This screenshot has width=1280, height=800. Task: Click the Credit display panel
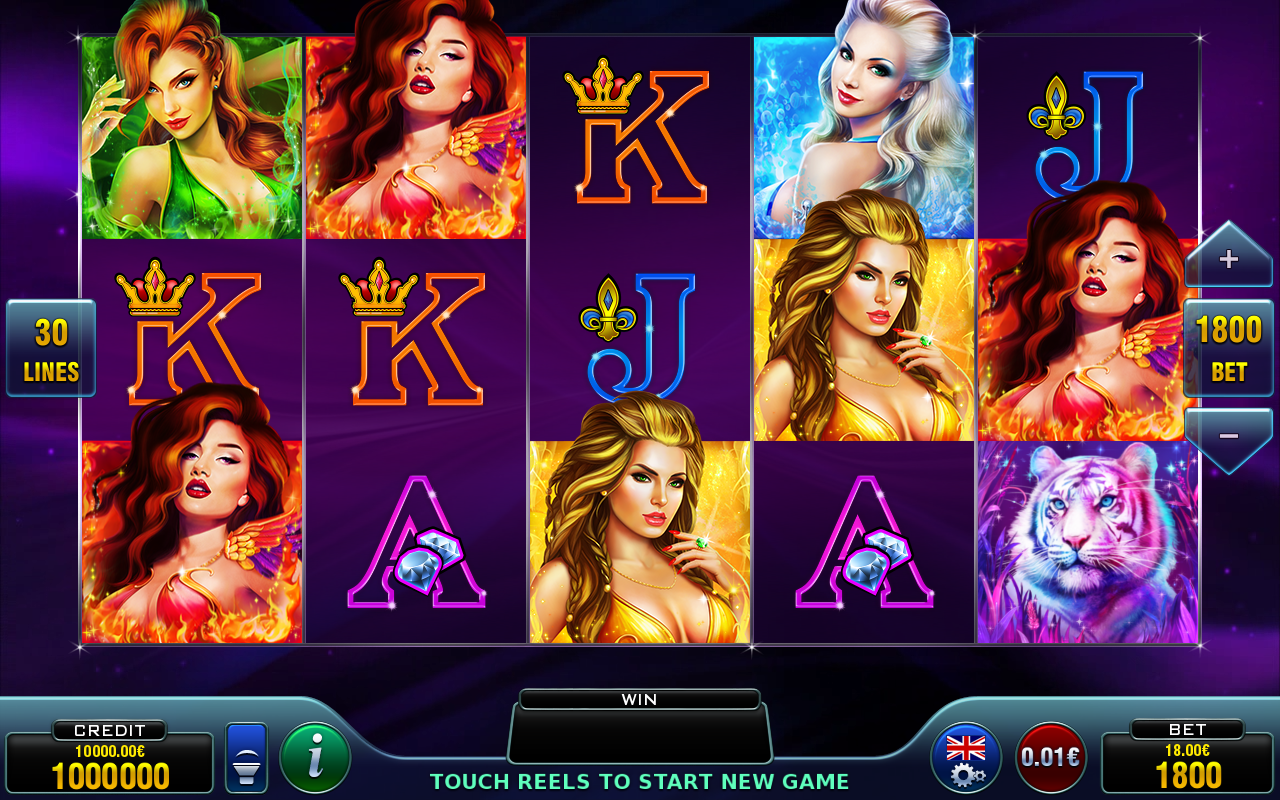coord(110,762)
